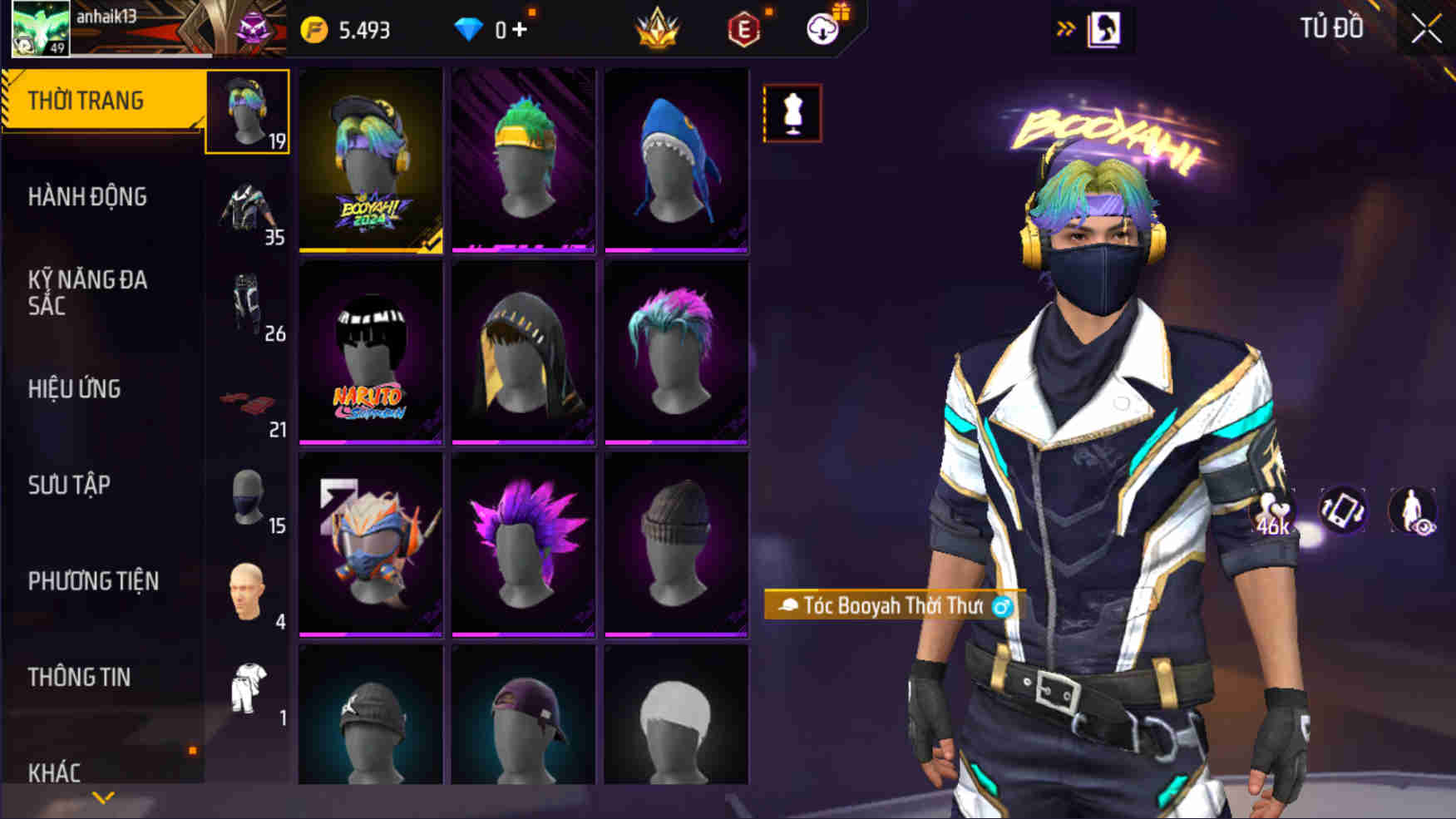Select the Naruto Shippuden bowl-cut hair
1456x819 pixels.
point(371,353)
